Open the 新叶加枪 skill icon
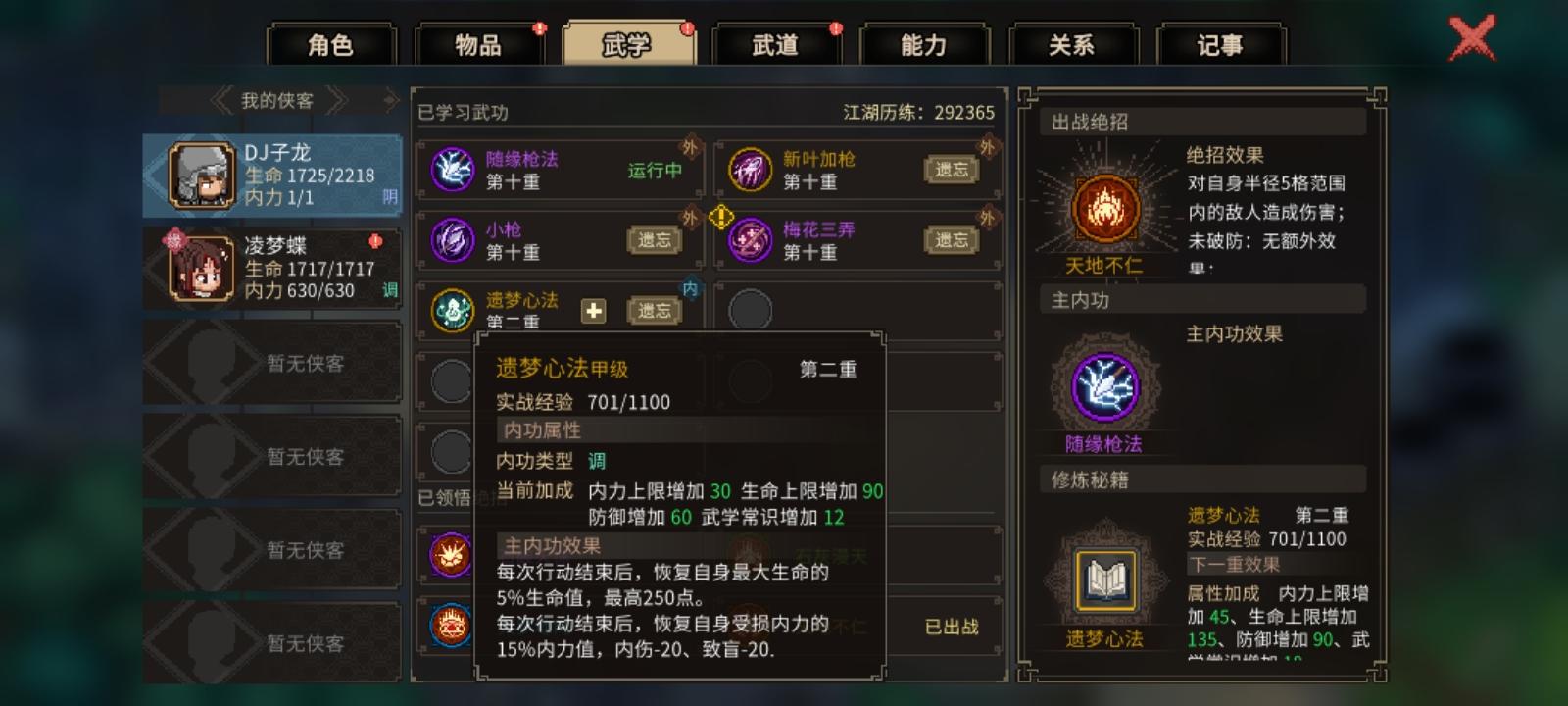The width and height of the screenshot is (1568, 706). [x=750, y=170]
